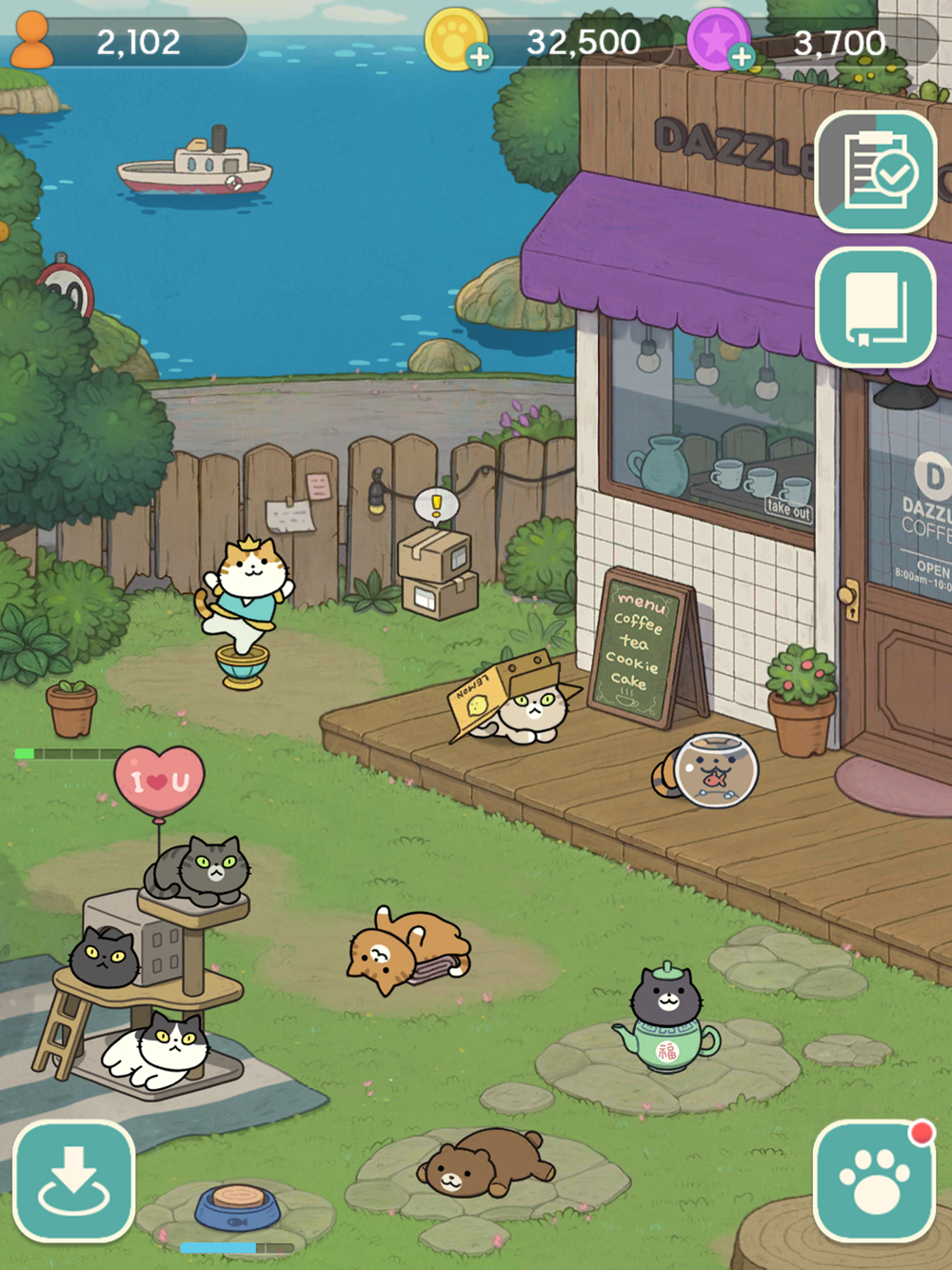The image size is (952, 1270).
Task: Open the teal book album button
Action: [876, 307]
